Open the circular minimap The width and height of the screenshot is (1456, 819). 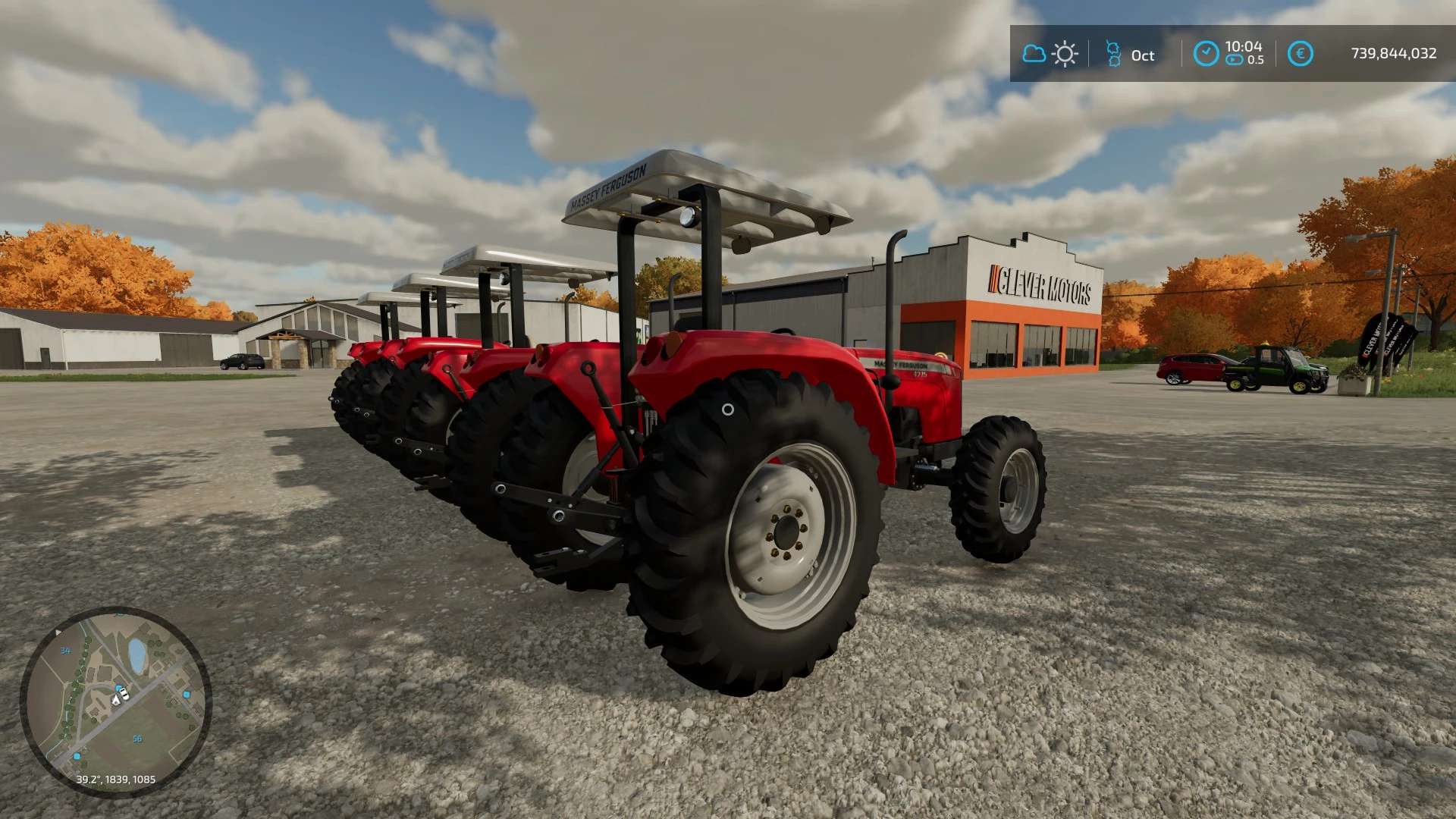tap(115, 701)
